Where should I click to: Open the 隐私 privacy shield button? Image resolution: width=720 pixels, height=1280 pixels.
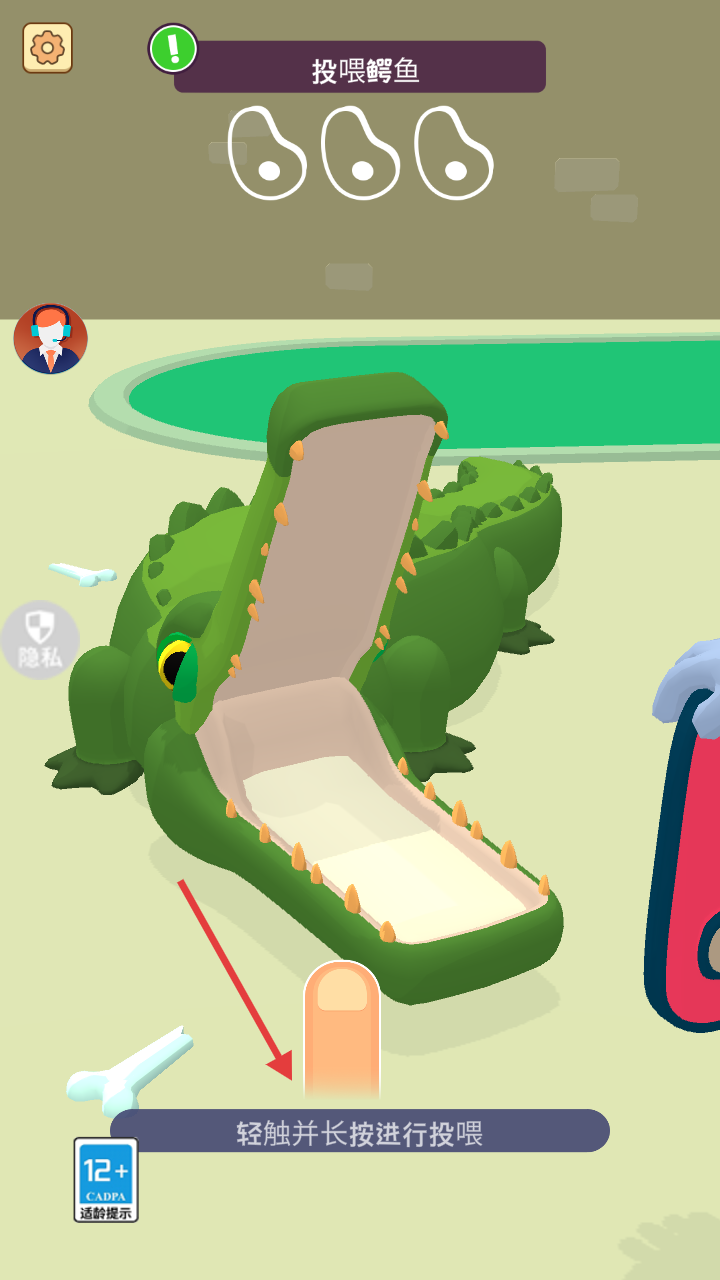coord(40,640)
